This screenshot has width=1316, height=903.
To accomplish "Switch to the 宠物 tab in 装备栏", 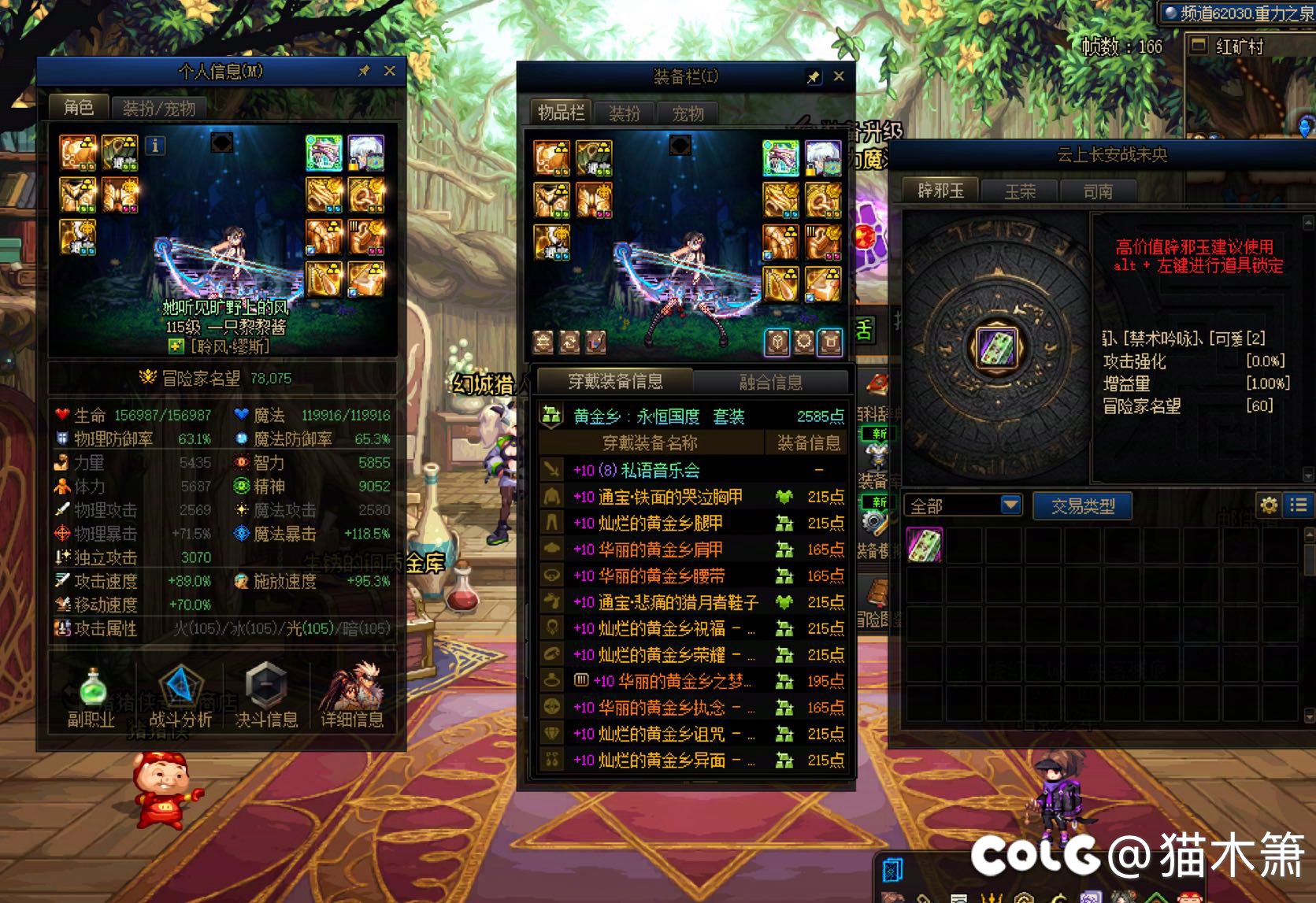I will click(688, 113).
